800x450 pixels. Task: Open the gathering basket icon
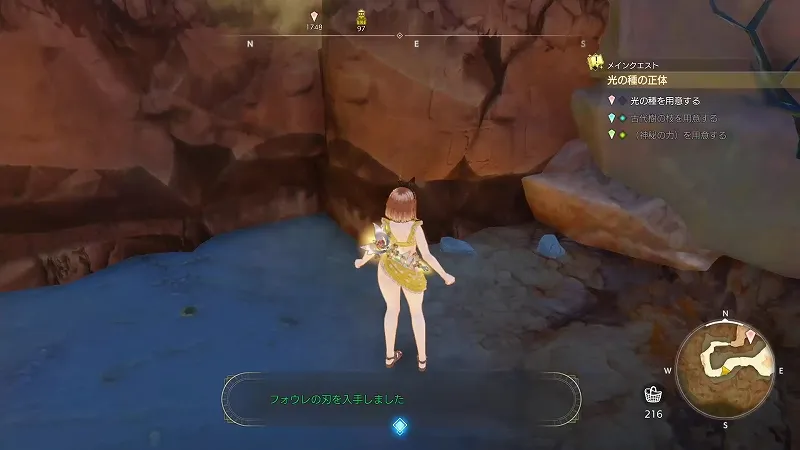[652, 394]
